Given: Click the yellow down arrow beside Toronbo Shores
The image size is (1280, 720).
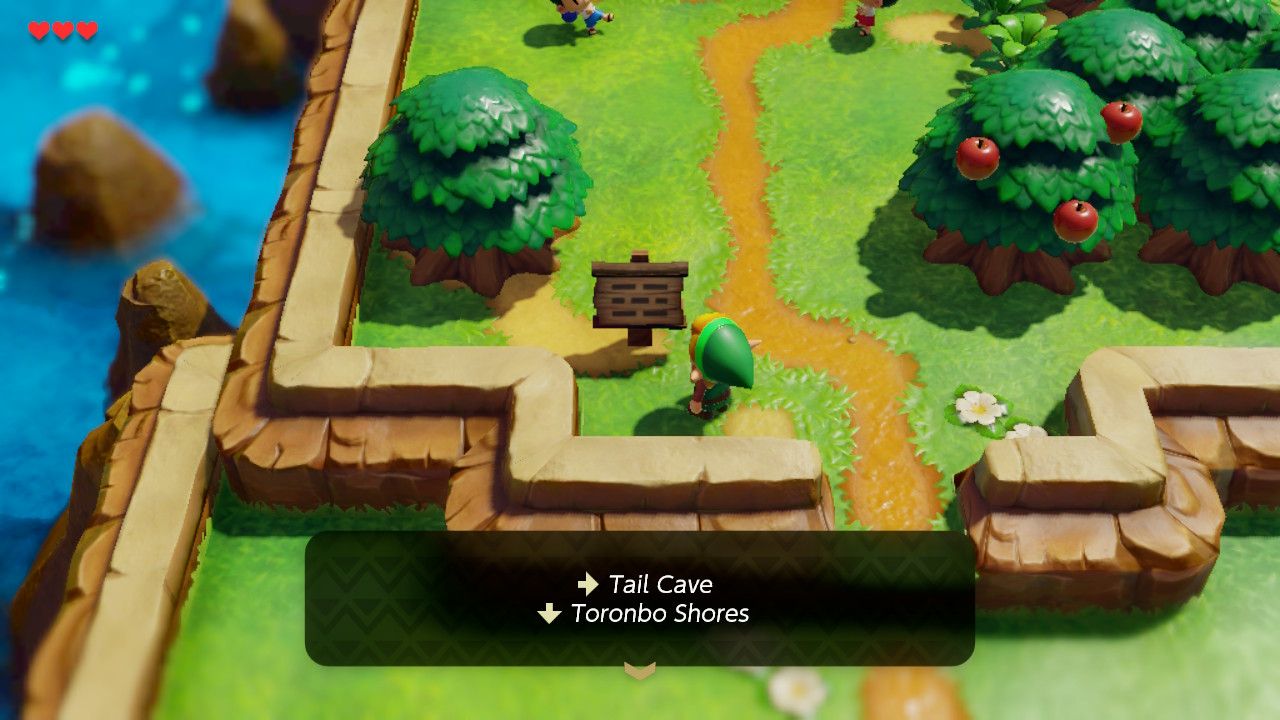Looking at the screenshot, I should 549,614.
